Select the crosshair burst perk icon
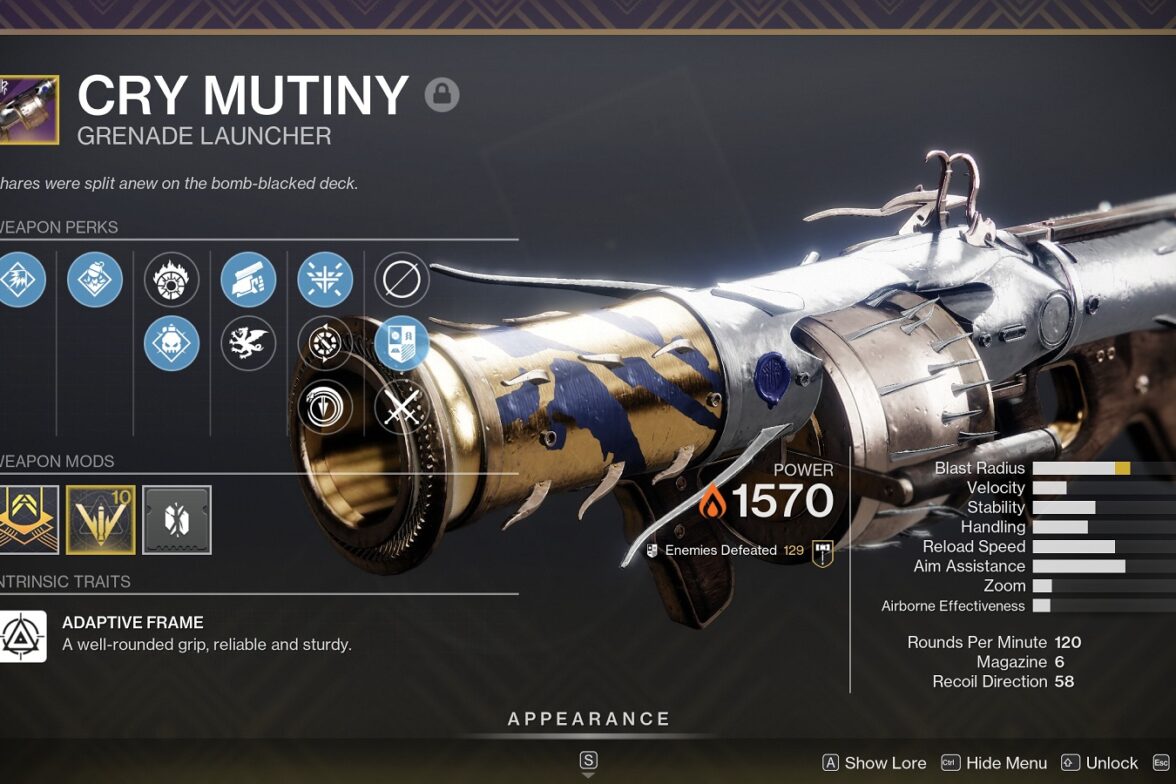The image size is (1176, 784). 325,279
